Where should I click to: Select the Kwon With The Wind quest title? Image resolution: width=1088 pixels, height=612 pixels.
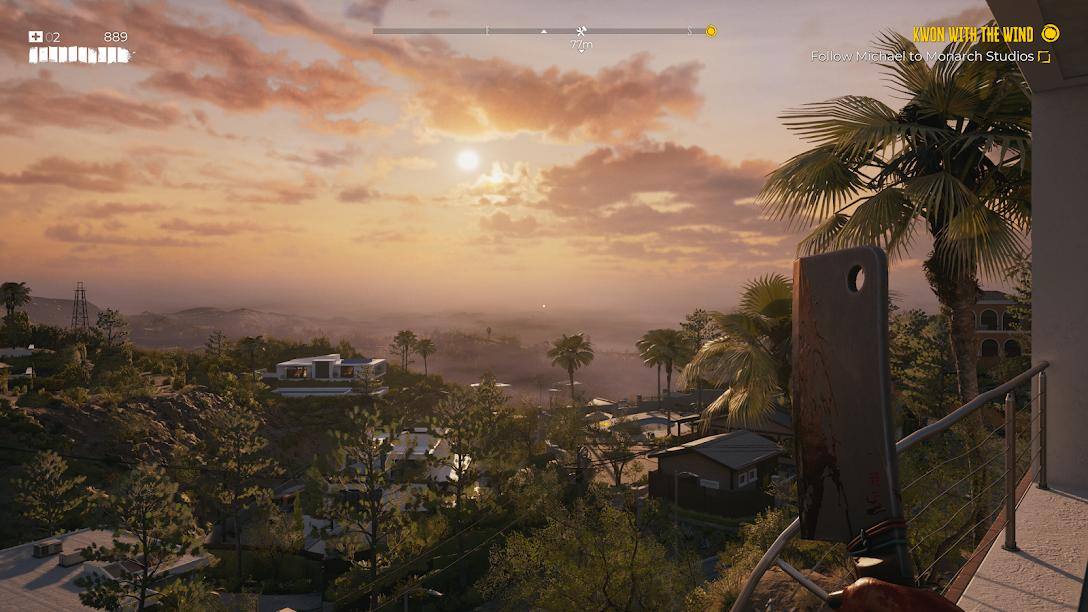[972, 34]
